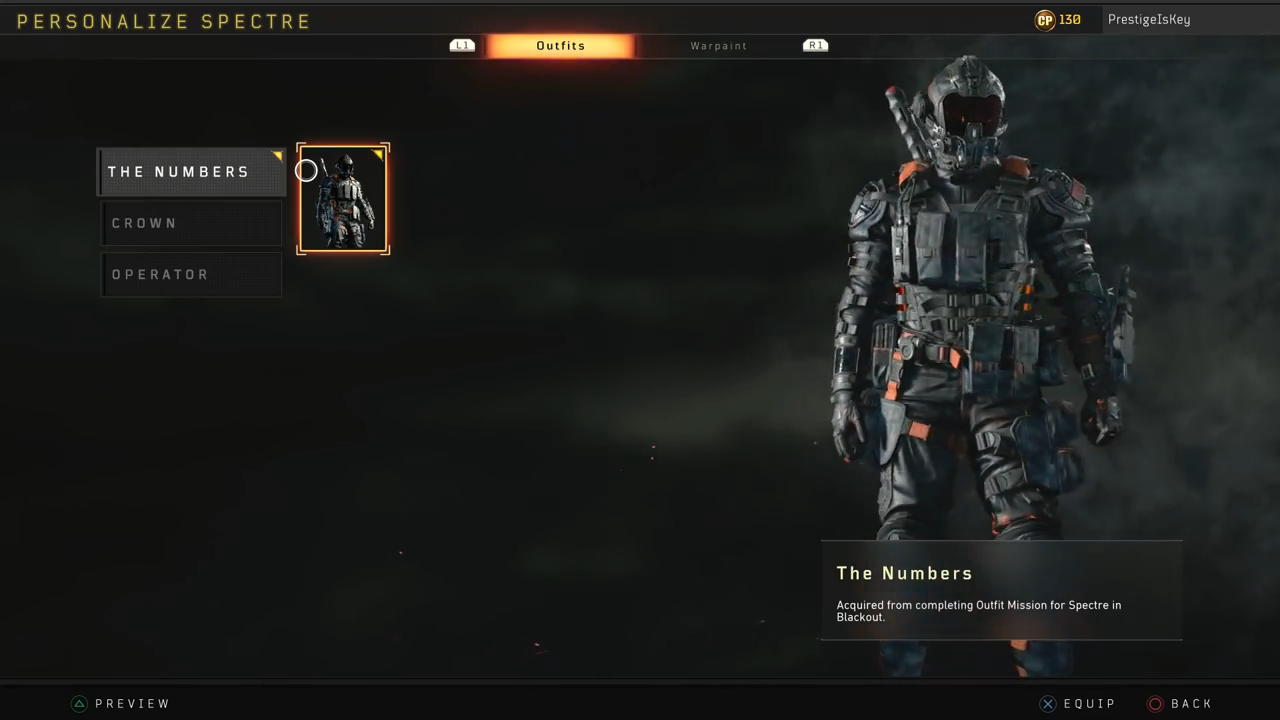The width and height of the screenshot is (1280, 720).
Task: Pick the Operator outfit entry
Action: (190, 275)
